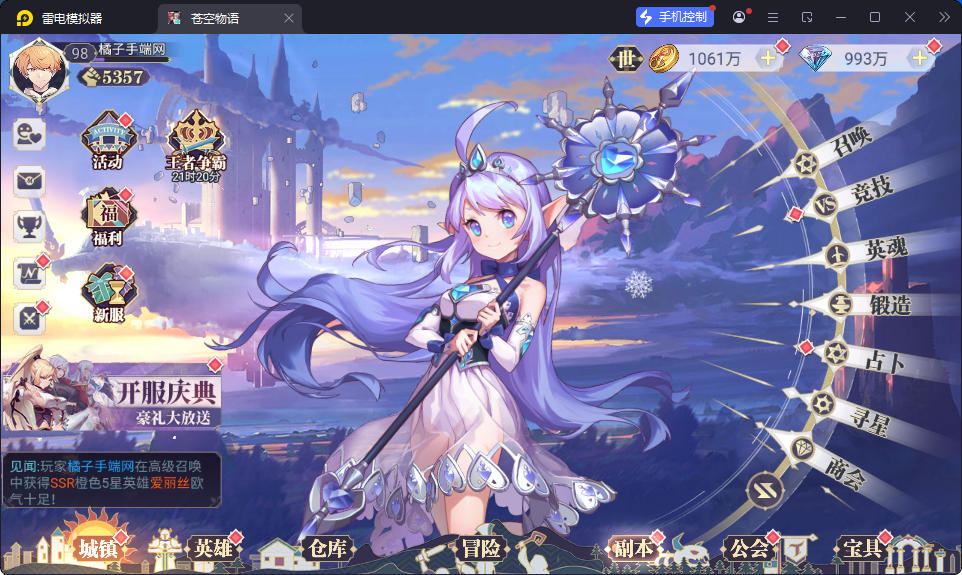Enter the 王者争霸 event
The image size is (962, 575).
click(x=195, y=143)
